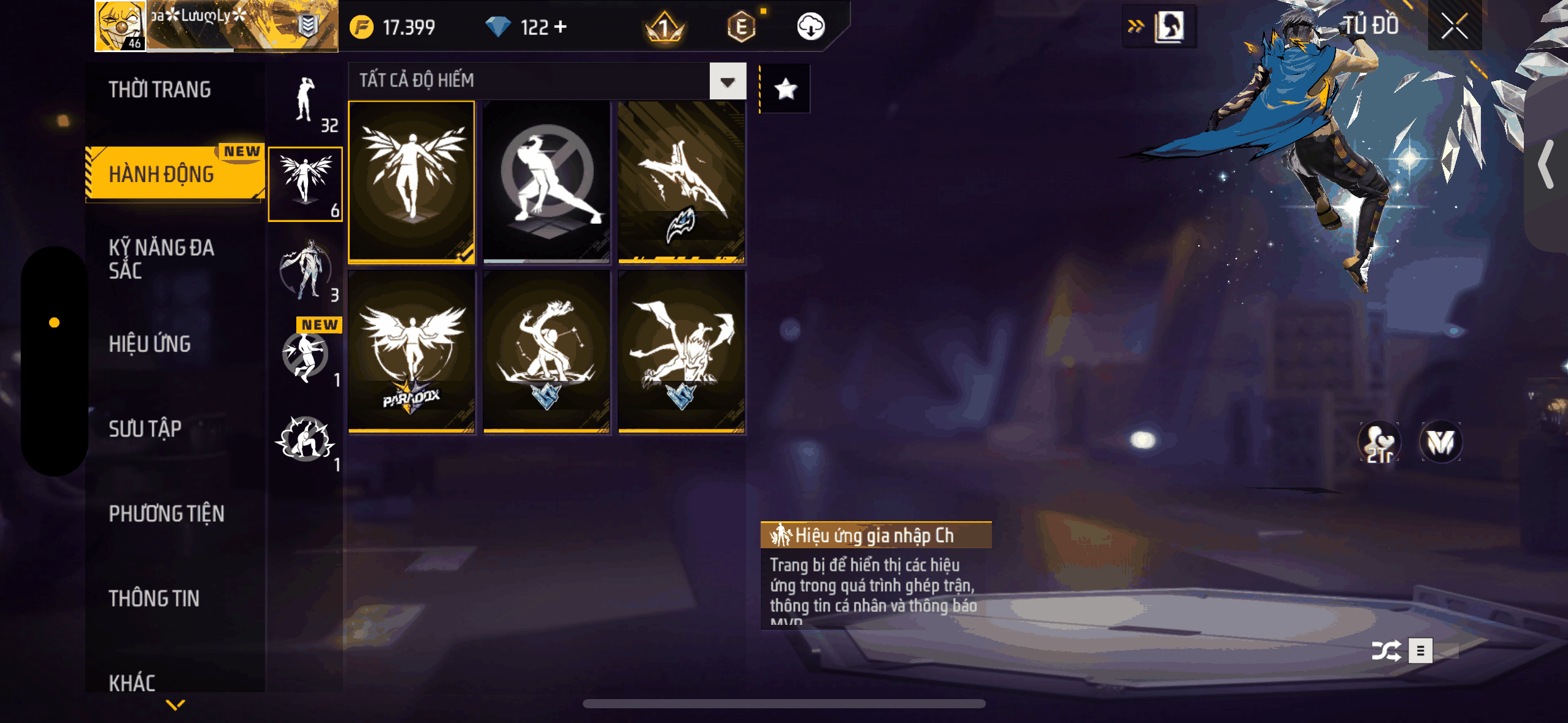
Task: Select the equipped winged figure effect tile
Action: tap(412, 182)
